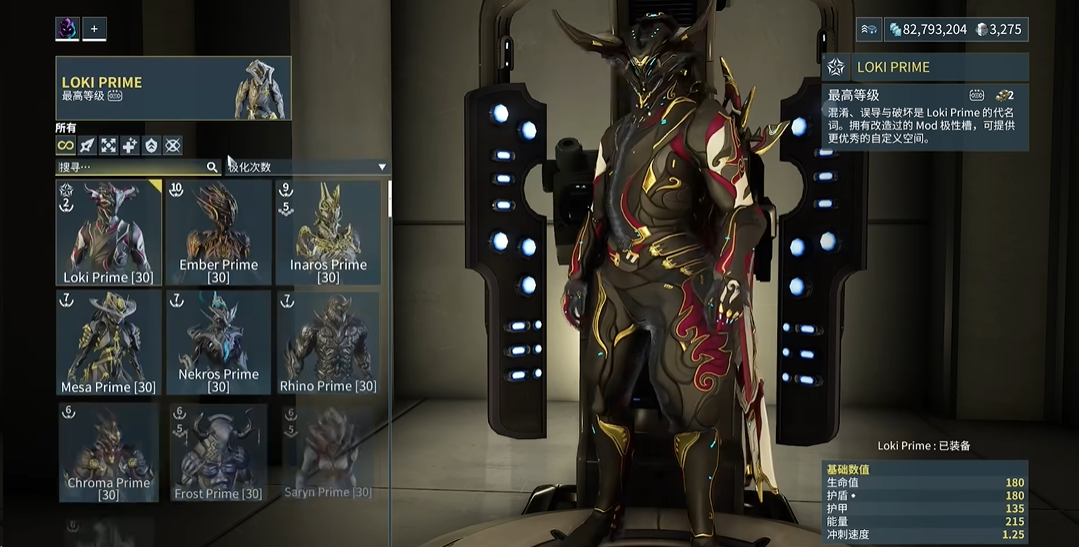Screen dimensions: 1079x547
Task: Pick the Inaros Prime warframe
Action: point(328,233)
